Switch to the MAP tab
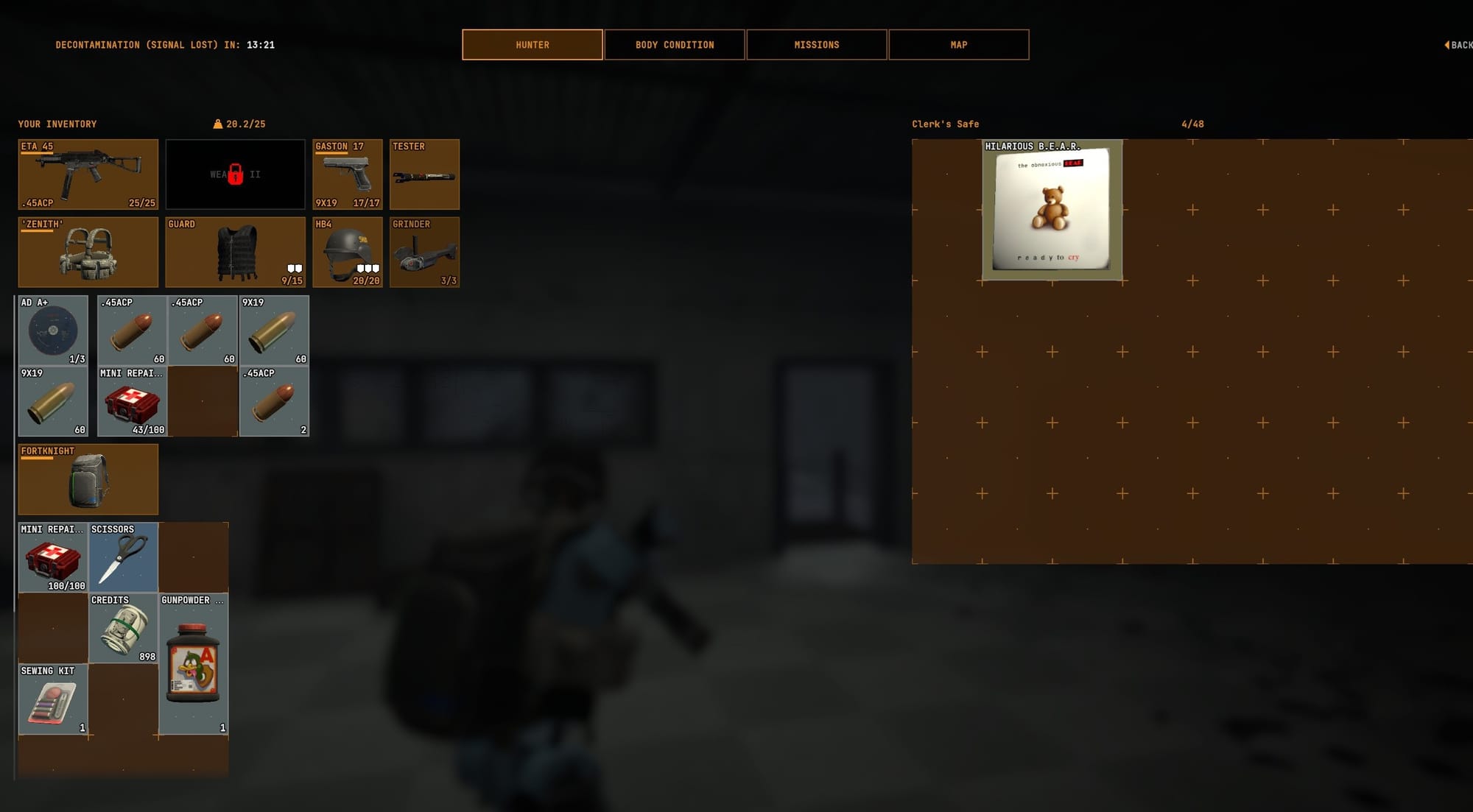 [958, 44]
